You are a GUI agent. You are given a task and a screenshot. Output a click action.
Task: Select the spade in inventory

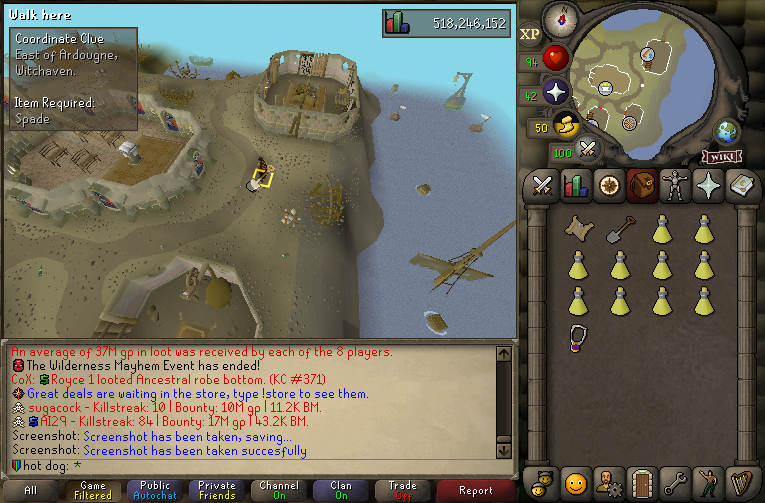pos(619,229)
